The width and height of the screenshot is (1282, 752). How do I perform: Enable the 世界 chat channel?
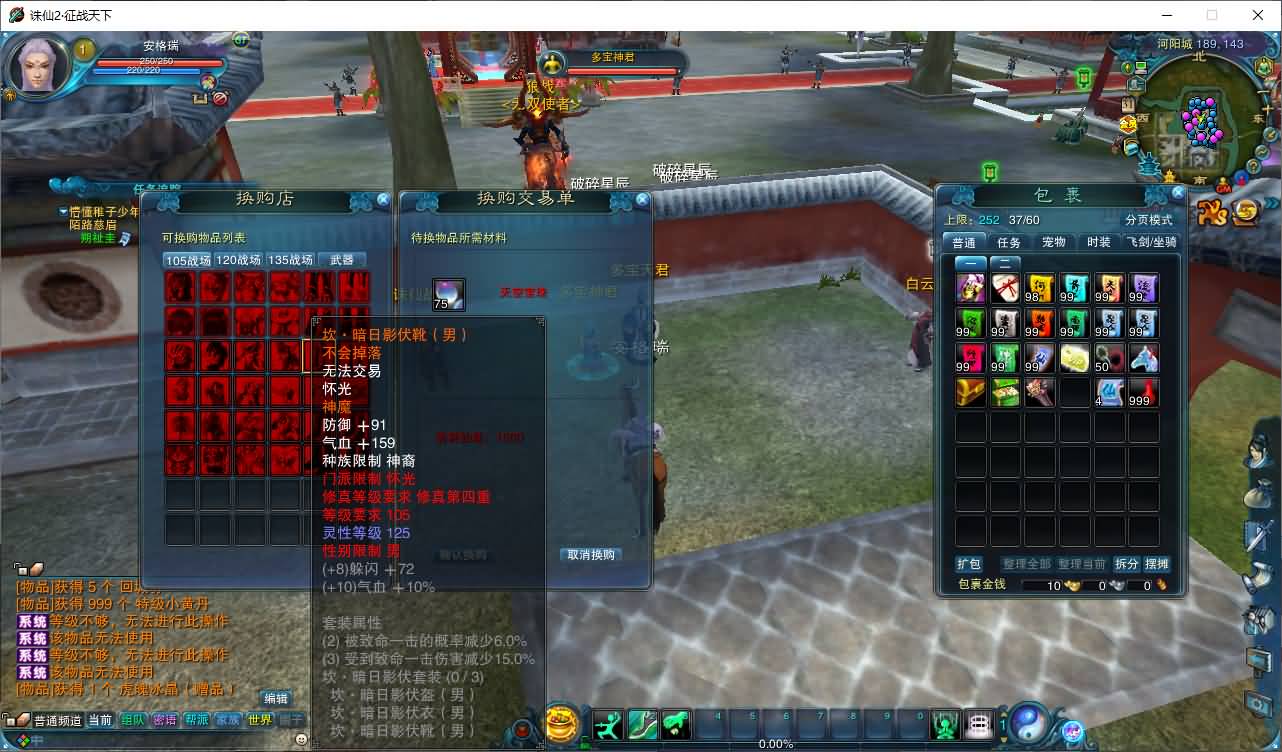[260, 722]
